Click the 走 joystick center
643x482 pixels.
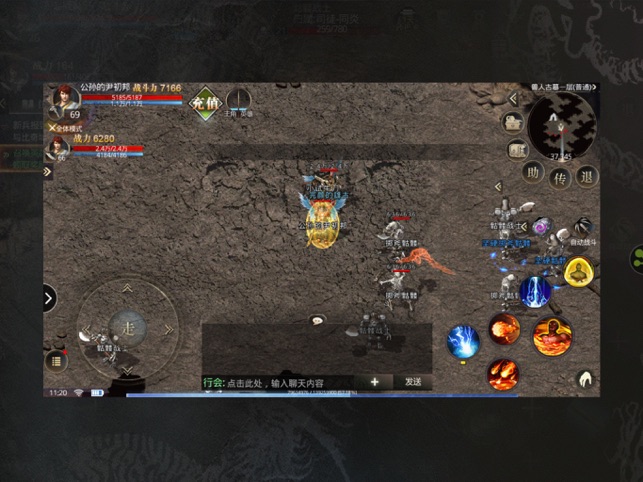tap(128, 326)
